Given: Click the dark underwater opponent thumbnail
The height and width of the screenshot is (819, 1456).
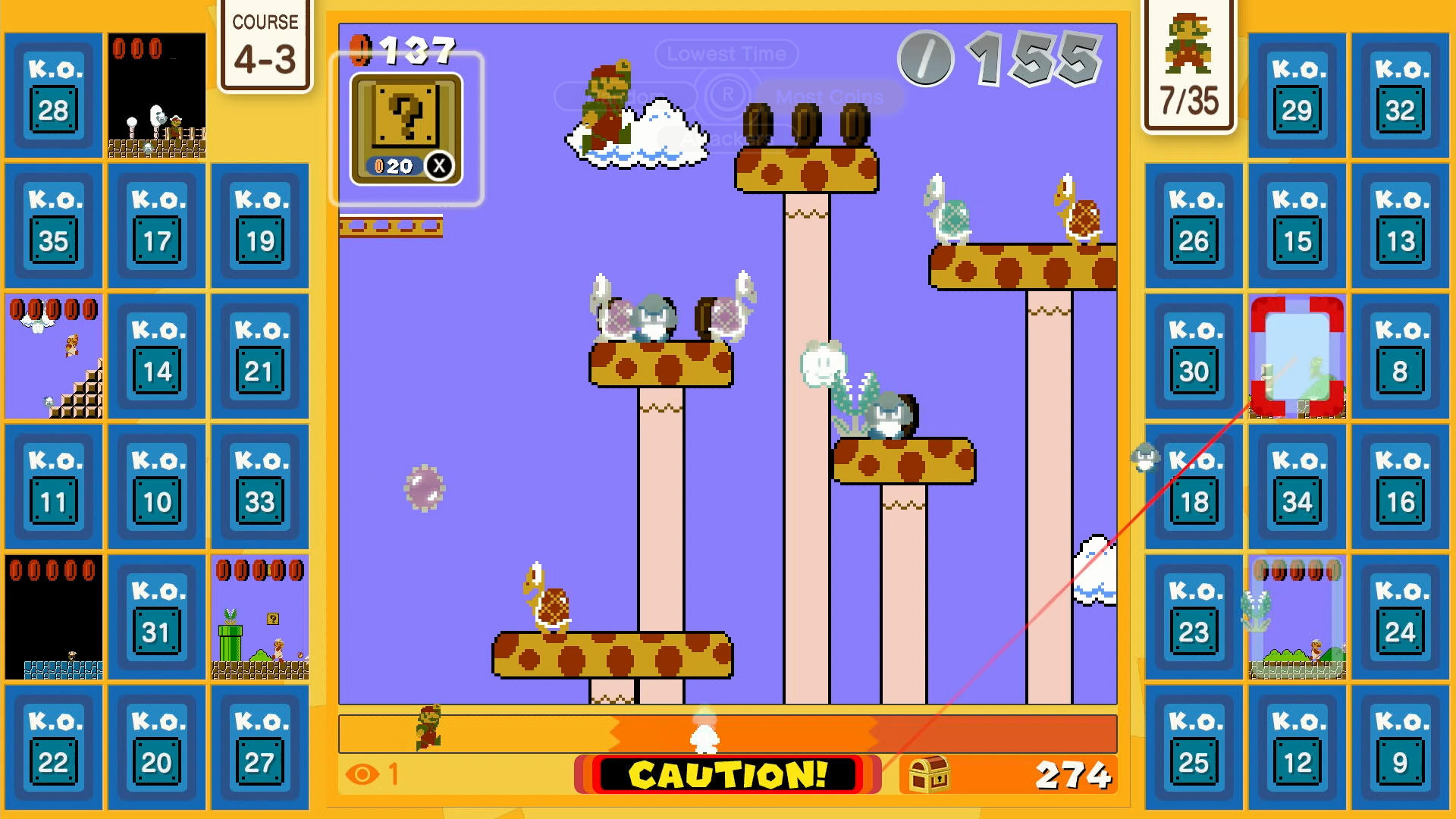Looking at the screenshot, I should [x=52, y=618].
